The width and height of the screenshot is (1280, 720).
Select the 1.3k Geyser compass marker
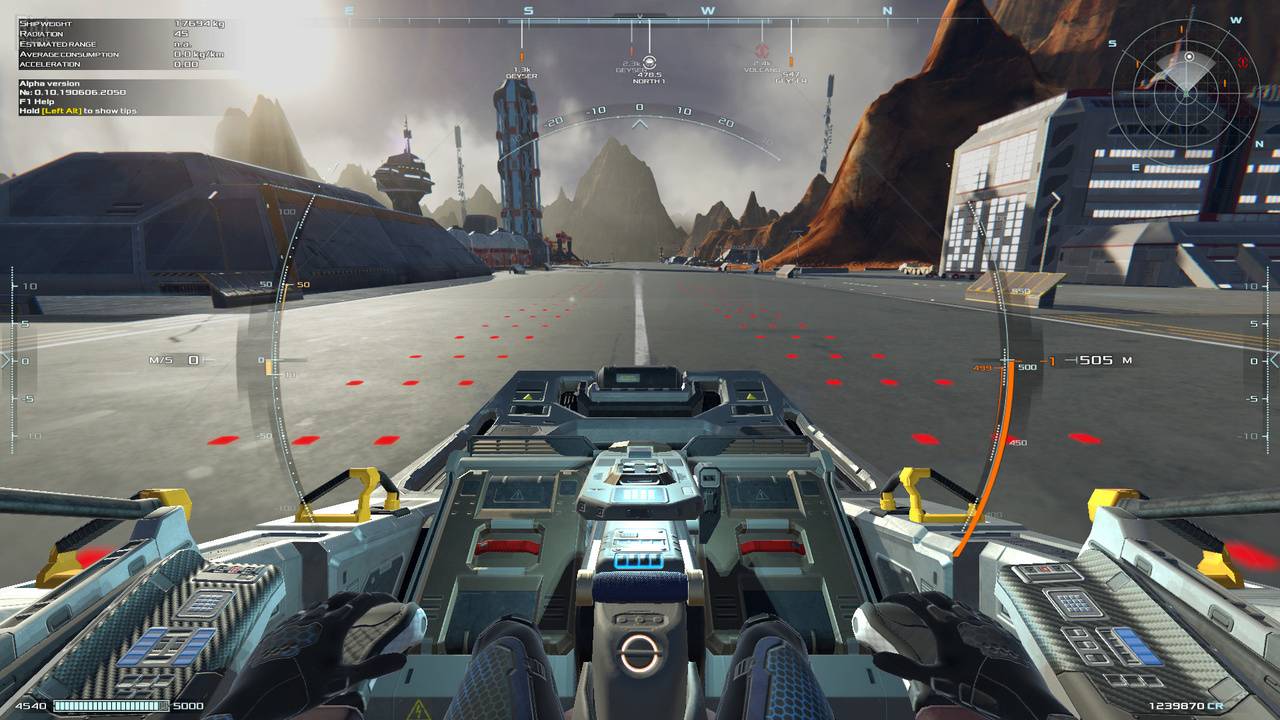click(x=521, y=56)
